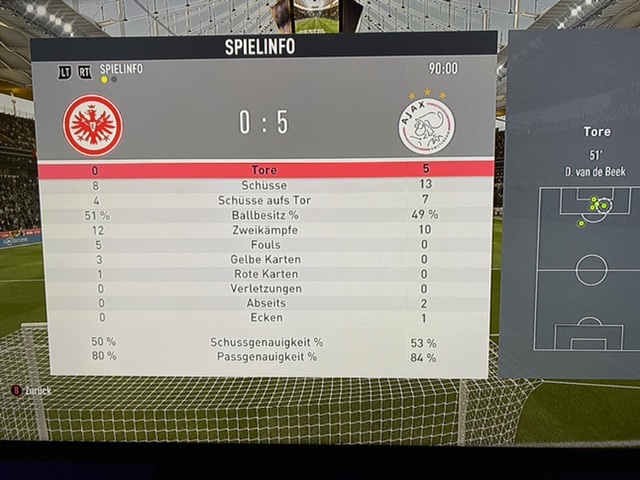Pick the Verletzungen stat row
This screenshot has width=640, height=480.
[x=265, y=289]
